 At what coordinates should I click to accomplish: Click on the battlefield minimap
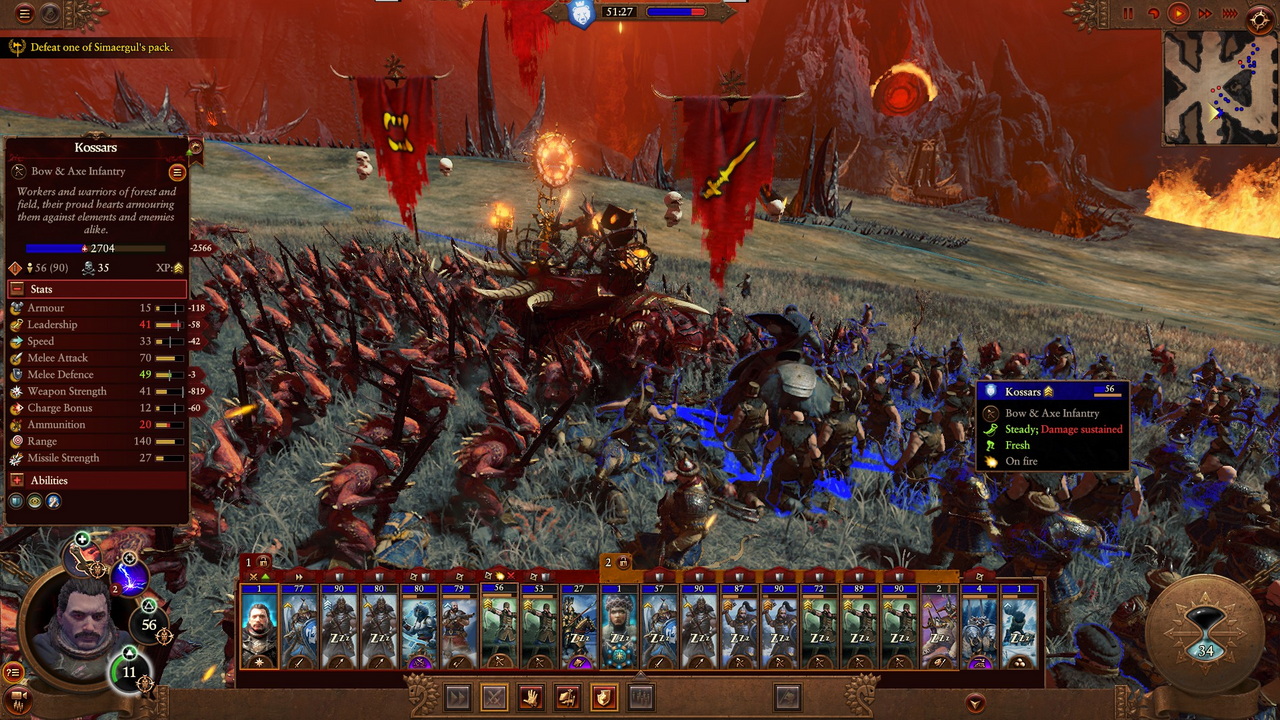pos(1220,87)
